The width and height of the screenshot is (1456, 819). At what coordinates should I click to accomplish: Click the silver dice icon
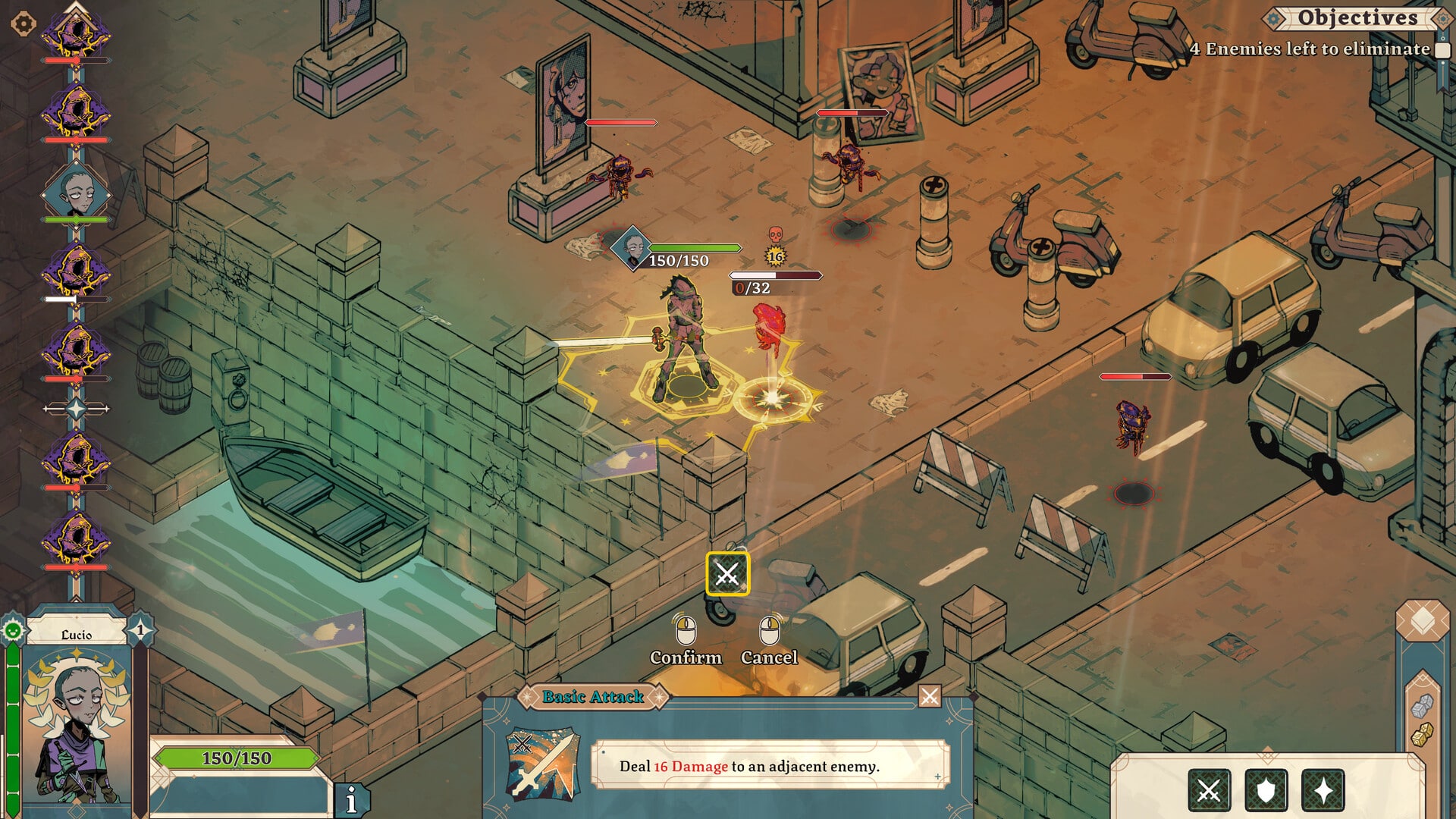(x=1423, y=707)
